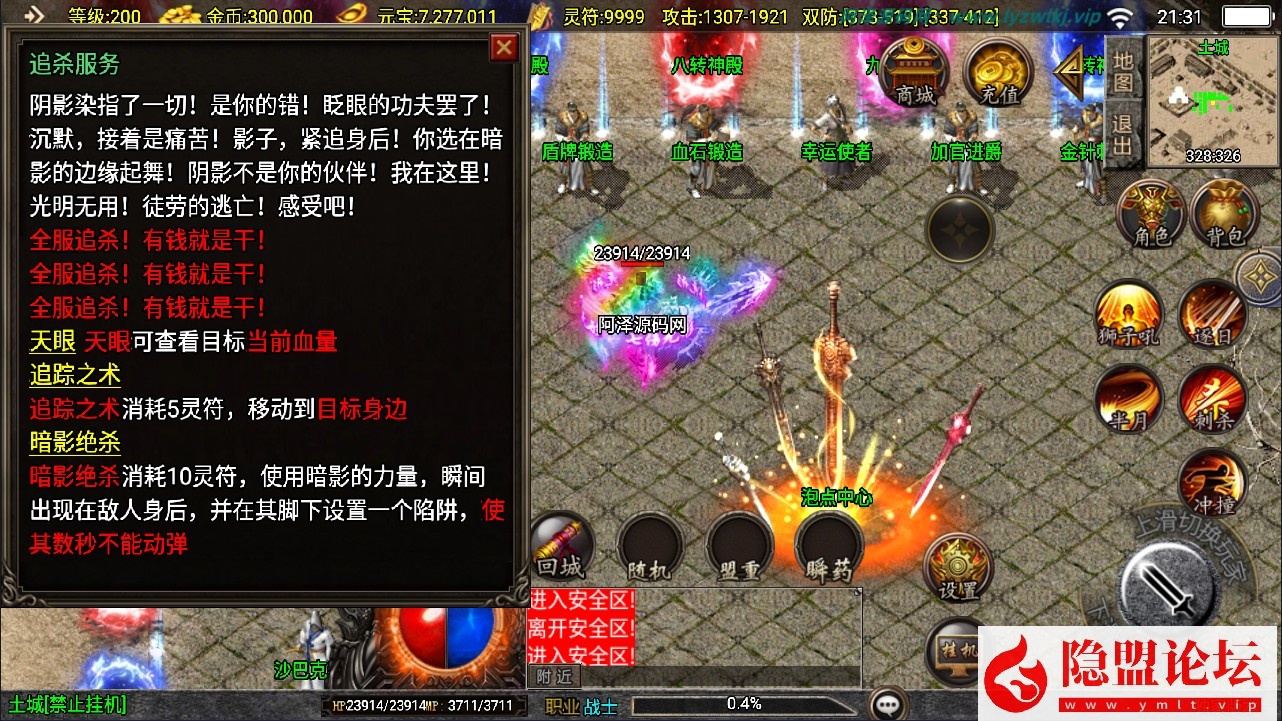Use the 瞬药 instant potion button
Screen dimensions: 1282x721
coord(828,545)
